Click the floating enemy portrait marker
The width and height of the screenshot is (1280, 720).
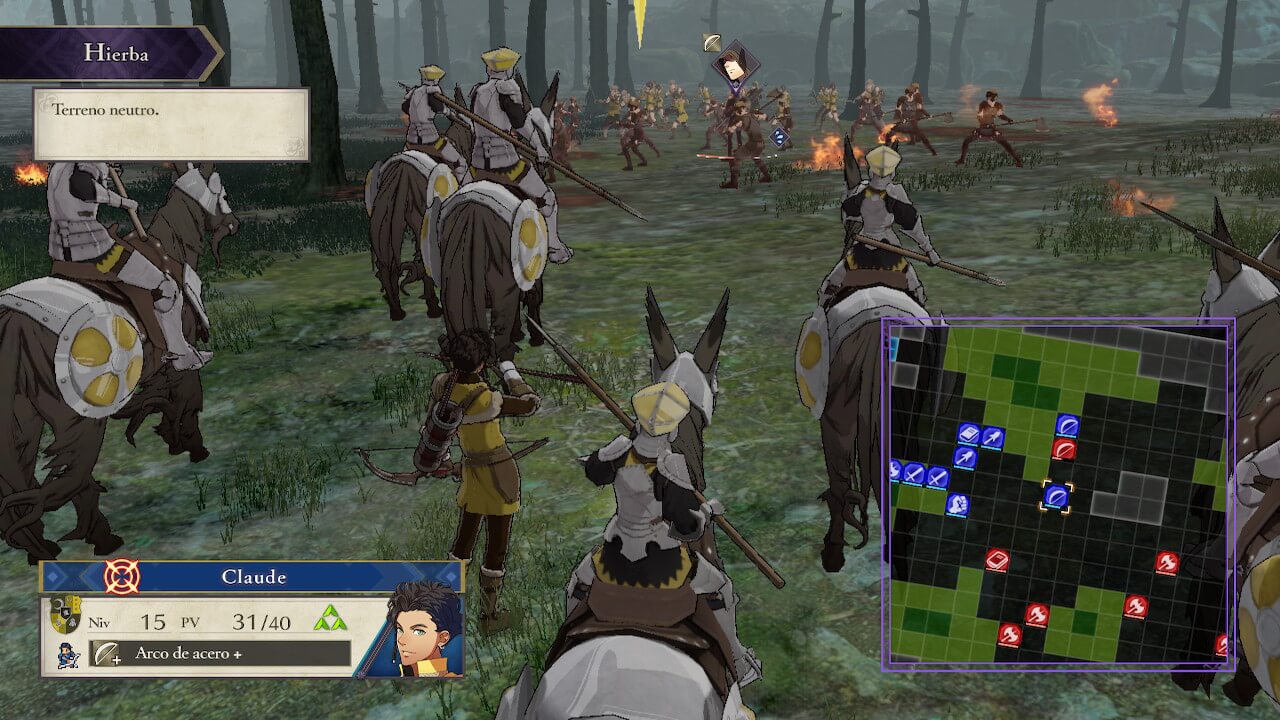pos(735,67)
